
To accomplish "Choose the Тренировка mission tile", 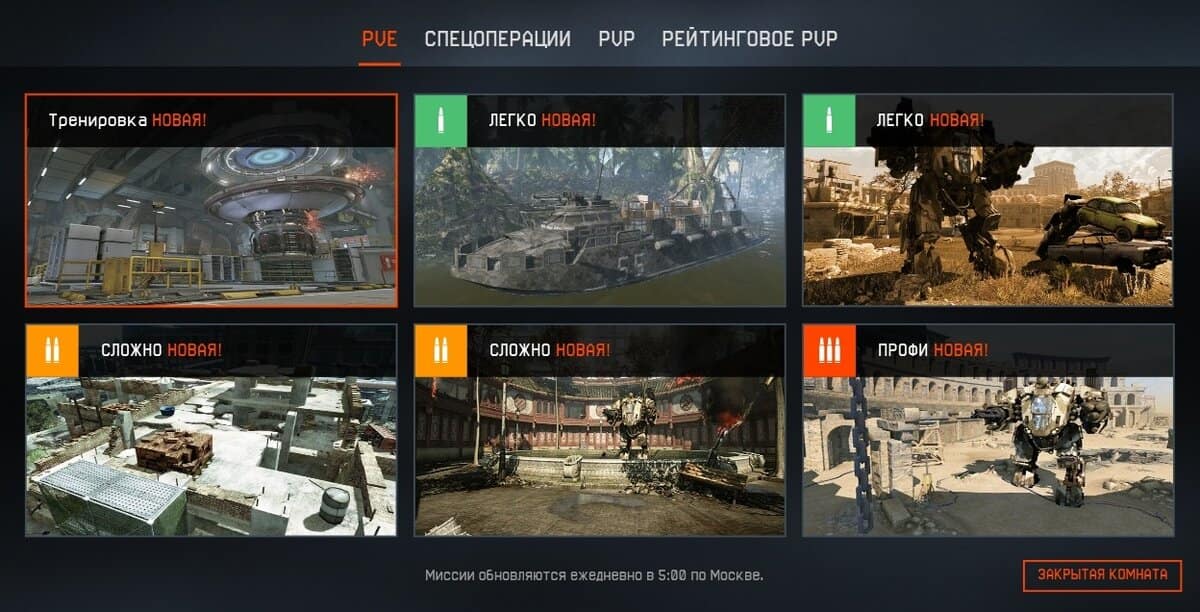I will (x=211, y=200).
